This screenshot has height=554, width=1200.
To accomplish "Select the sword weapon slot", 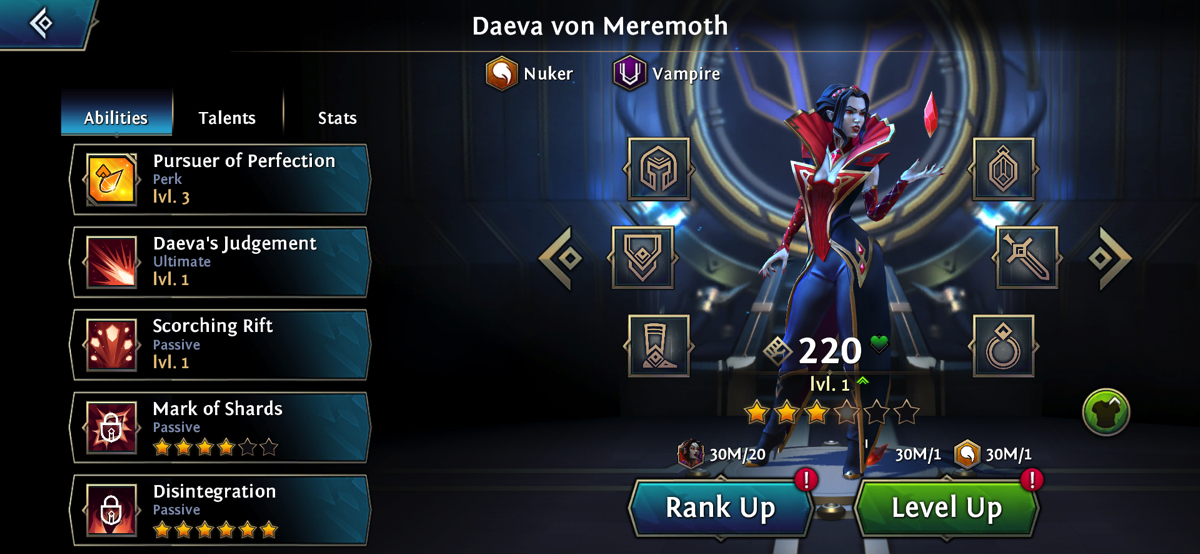I will click(x=1027, y=257).
